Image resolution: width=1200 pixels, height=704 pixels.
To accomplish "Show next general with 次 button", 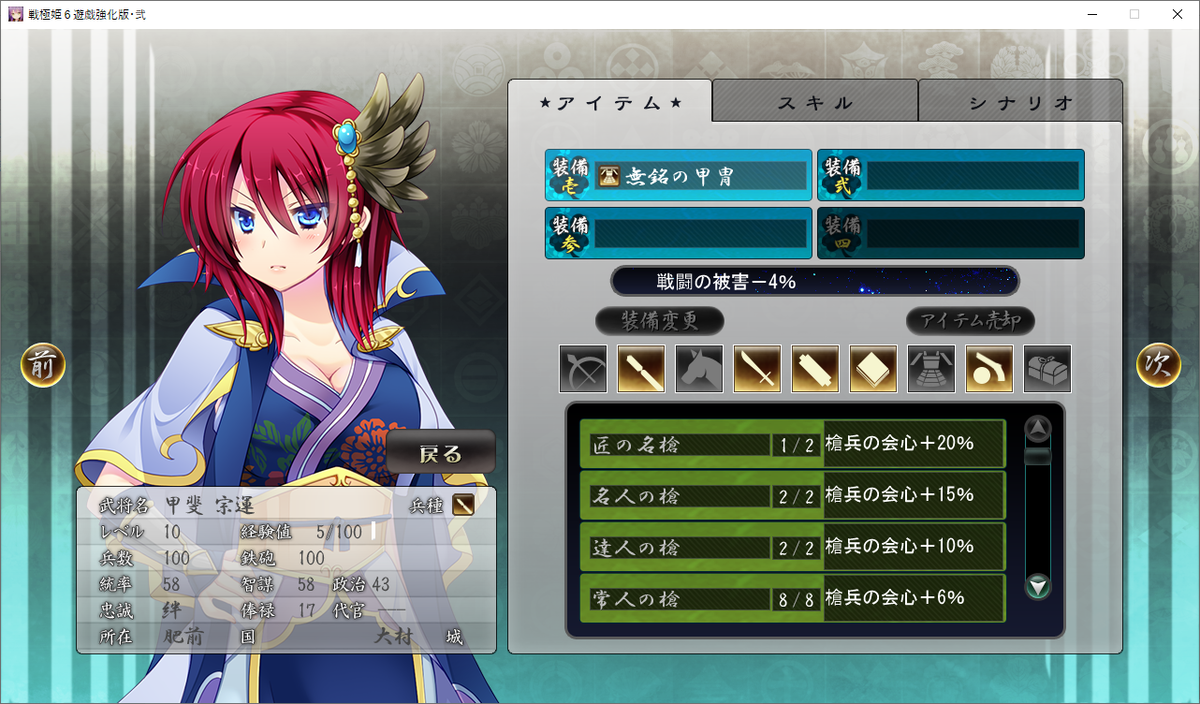I will tap(1158, 366).
